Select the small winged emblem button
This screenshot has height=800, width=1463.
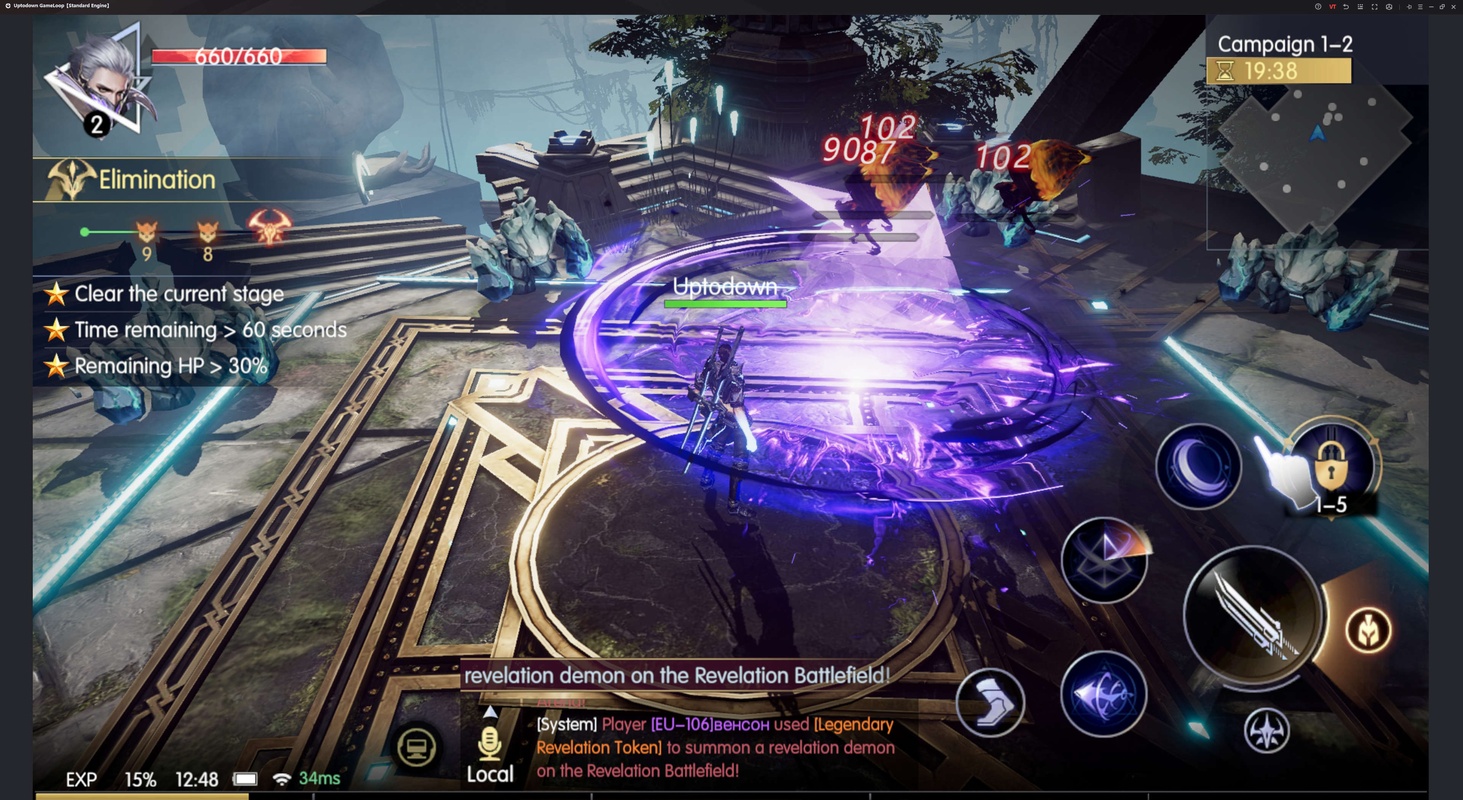point(1266,729)
